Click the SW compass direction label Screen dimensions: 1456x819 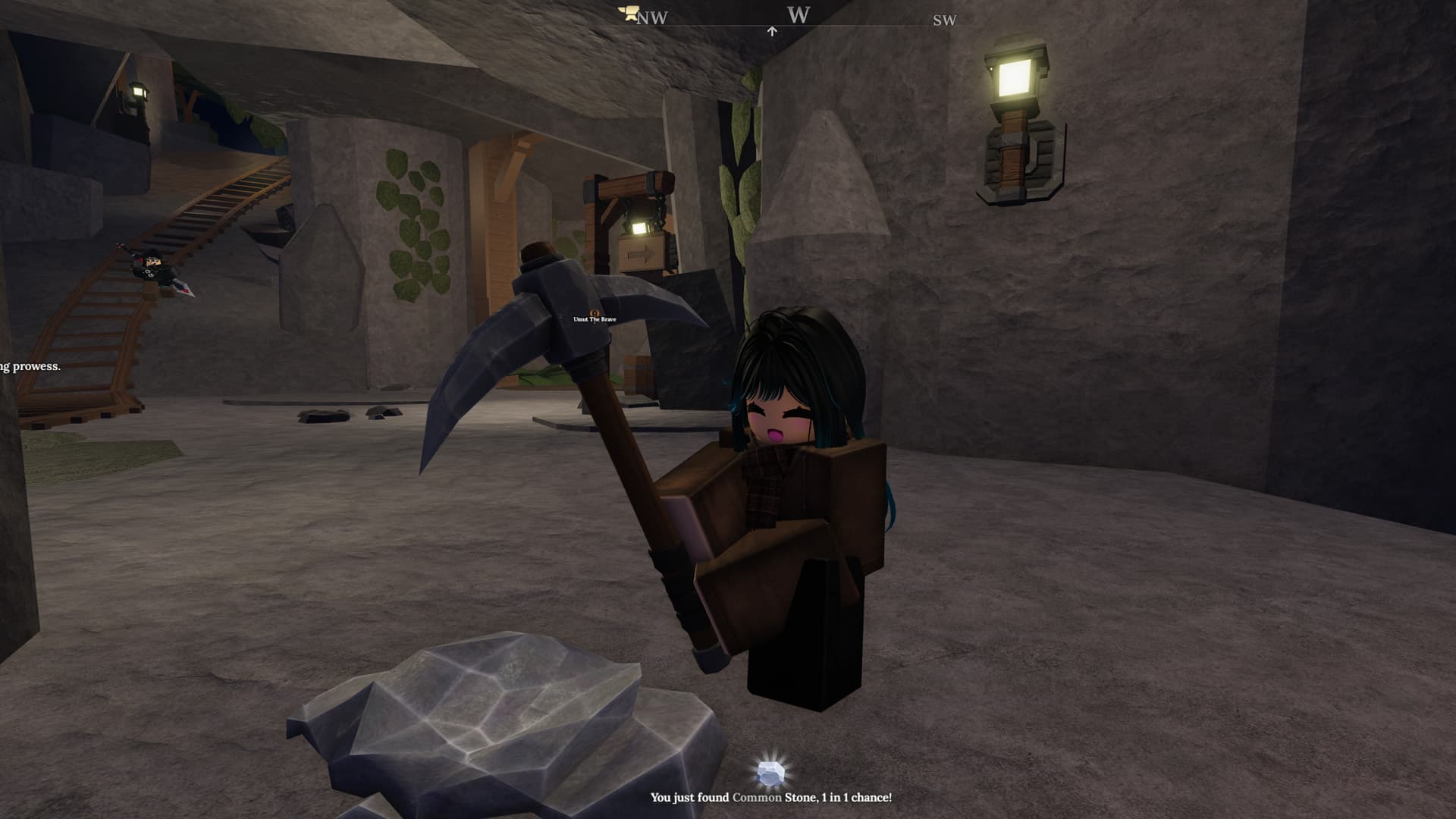943,20
